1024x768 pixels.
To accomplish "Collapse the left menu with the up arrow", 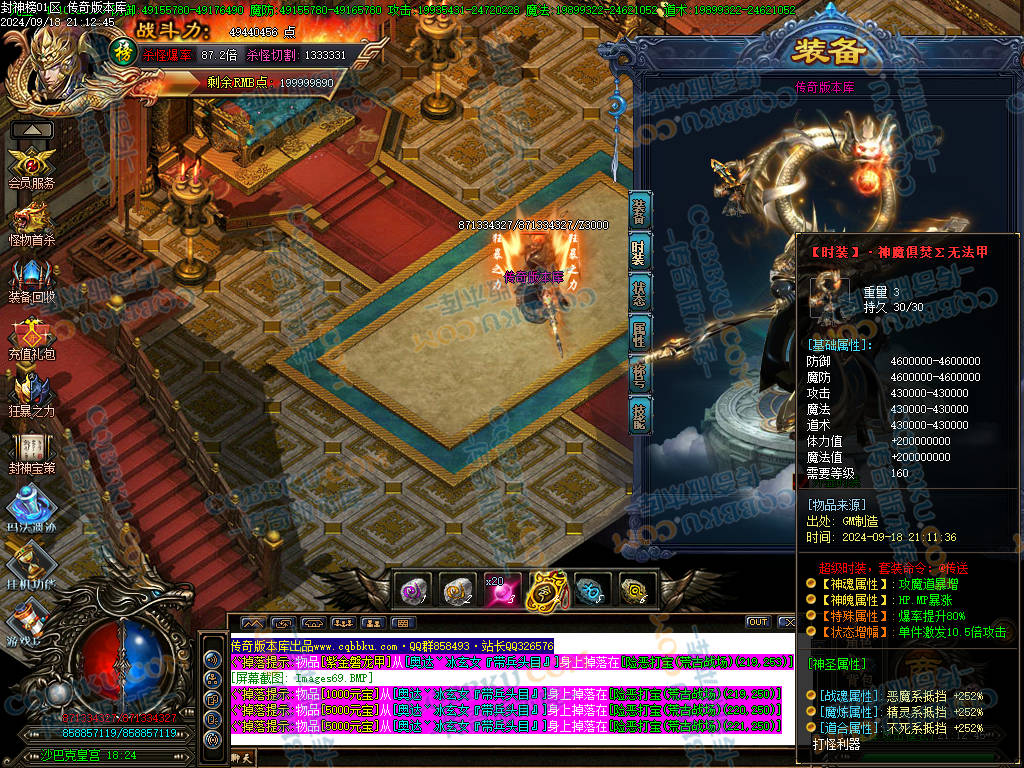I will point(32,130).
